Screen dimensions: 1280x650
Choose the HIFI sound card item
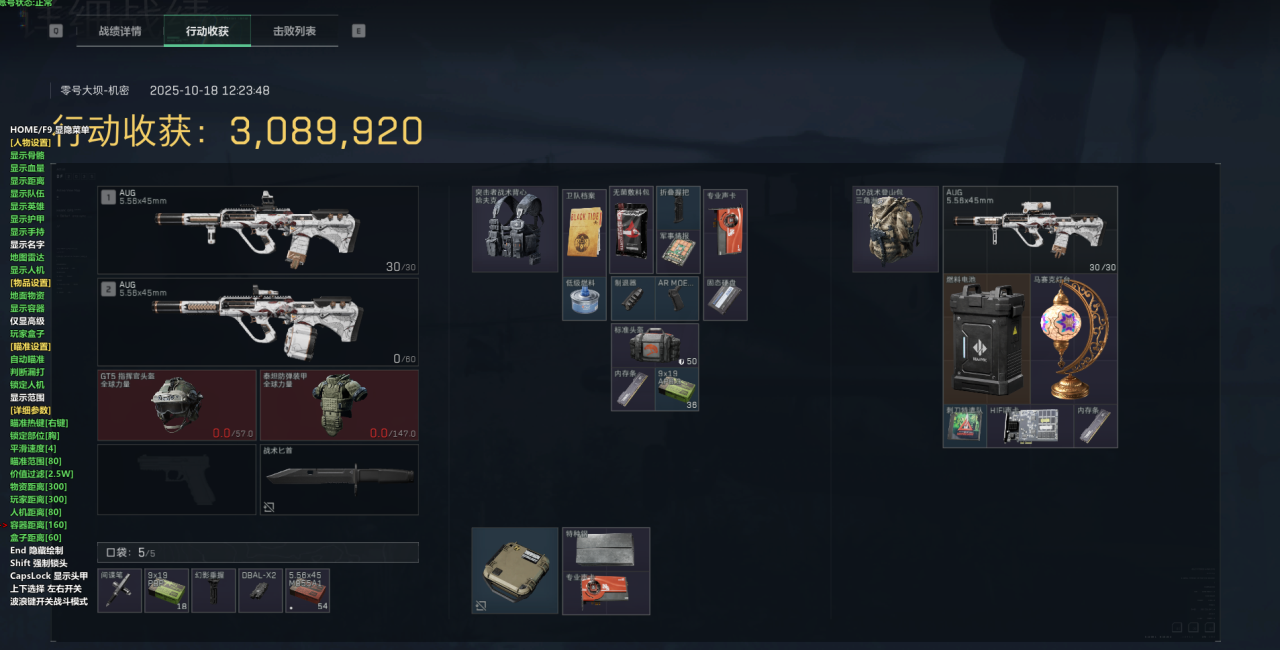coord(1030,427)
